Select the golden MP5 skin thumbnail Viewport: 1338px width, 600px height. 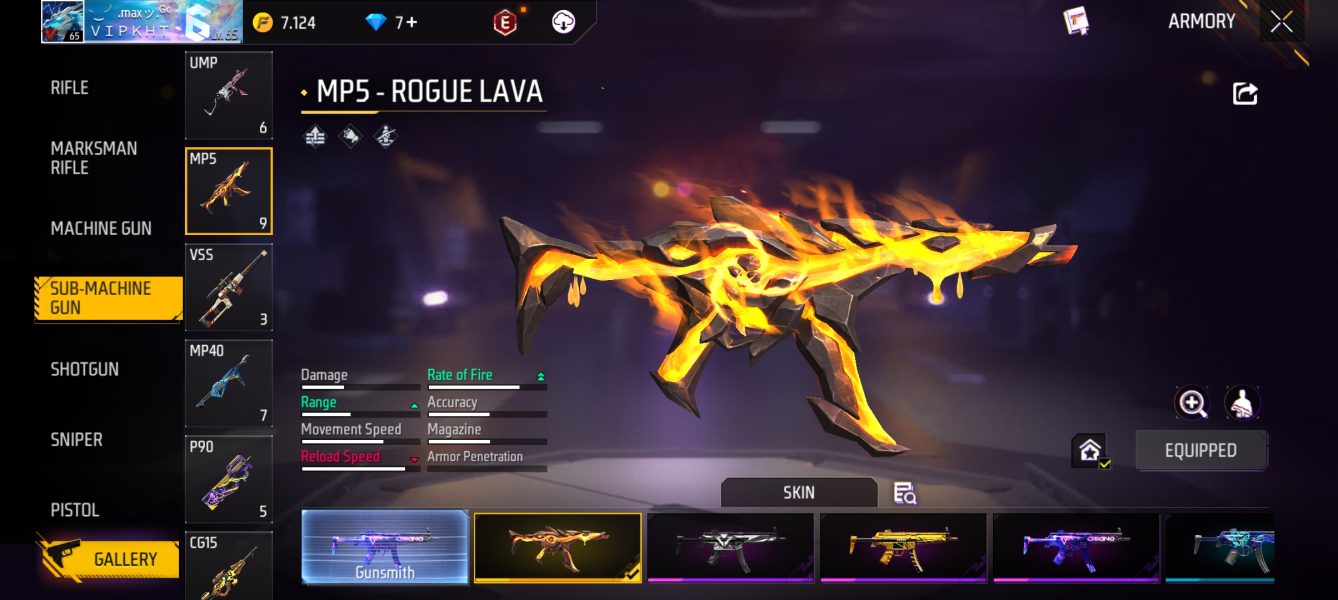pyautogui.click(x=903, y=547)
